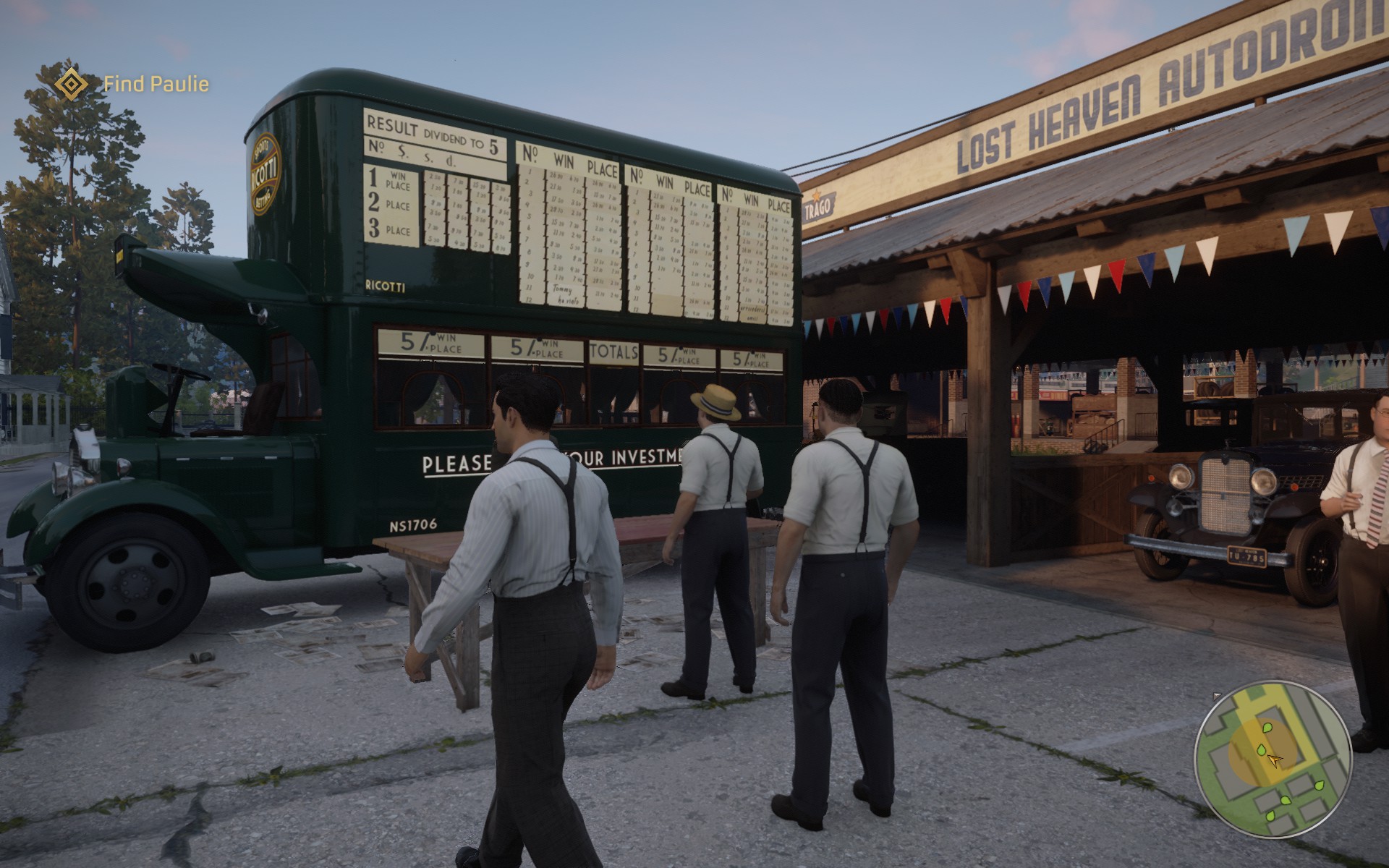Open the circular minimap
1389x868 pixels.
click(1273, 759)
